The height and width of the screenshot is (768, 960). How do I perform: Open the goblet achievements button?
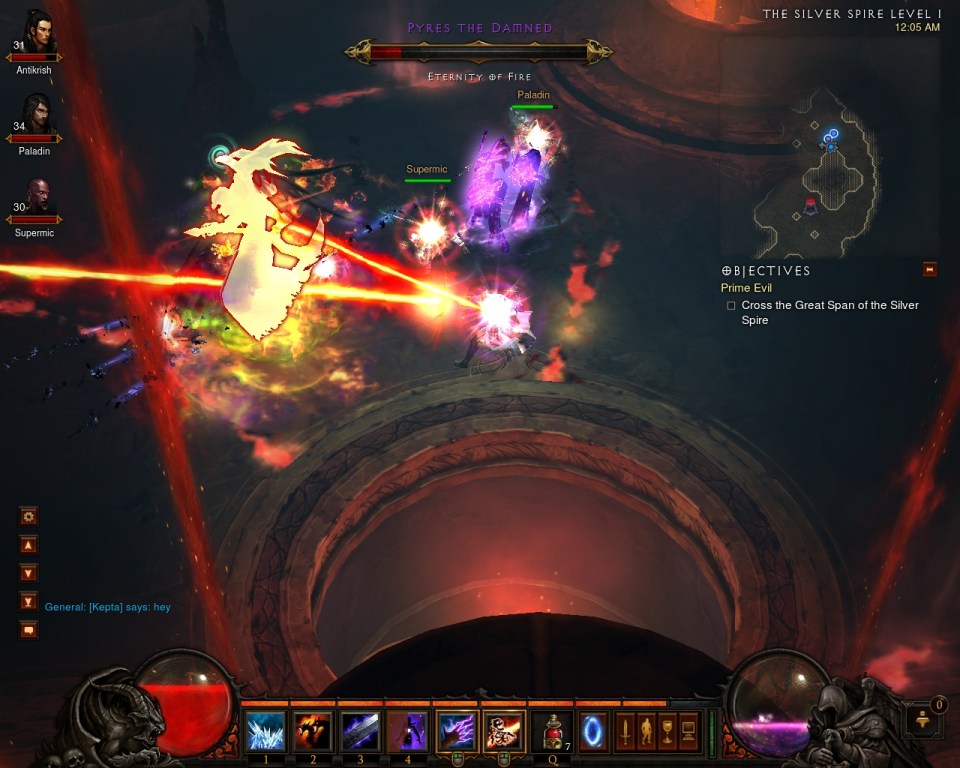point(667,731)
